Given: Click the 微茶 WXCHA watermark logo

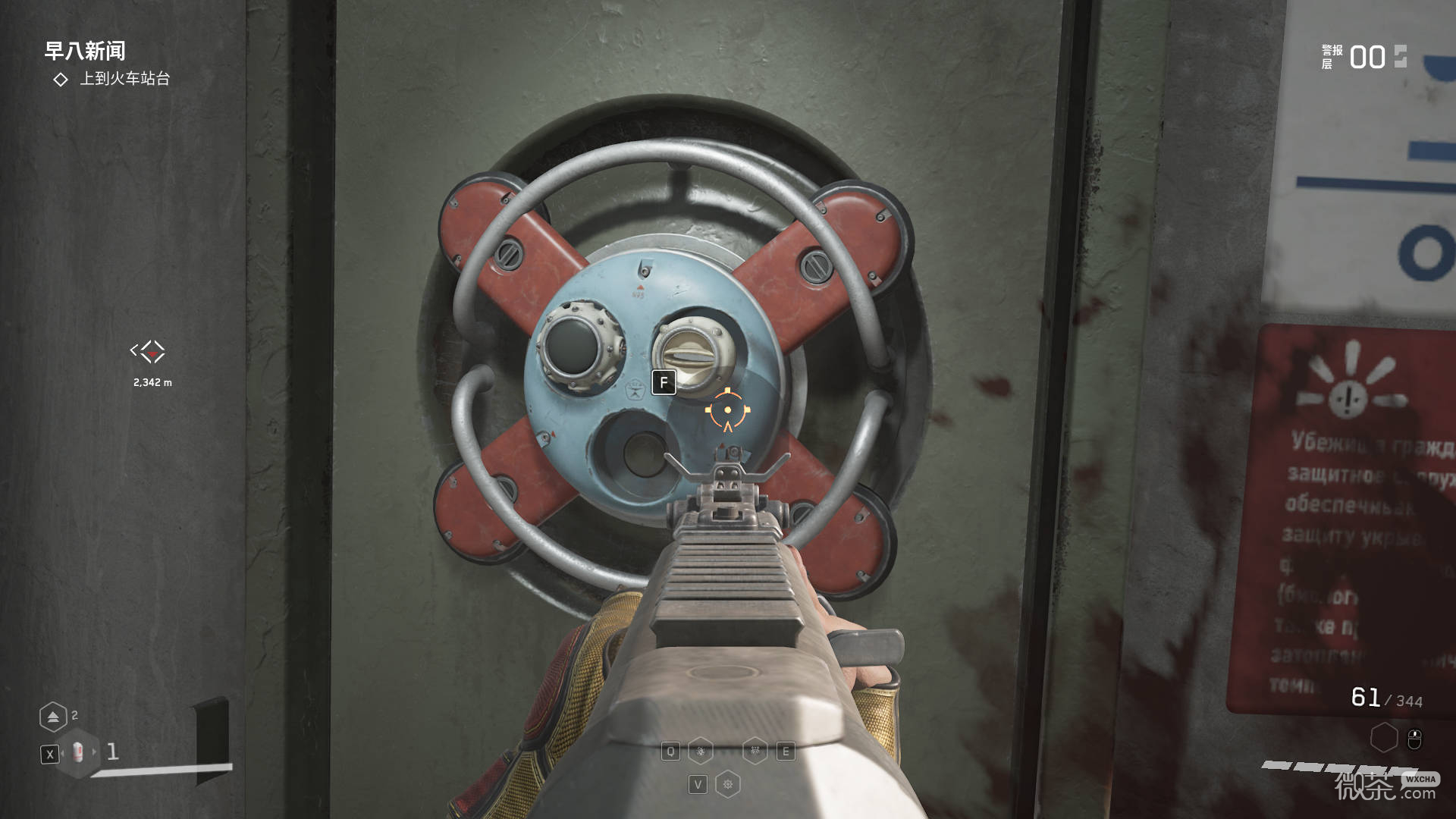Looking at the screenshot, I should coord(1385,787).
